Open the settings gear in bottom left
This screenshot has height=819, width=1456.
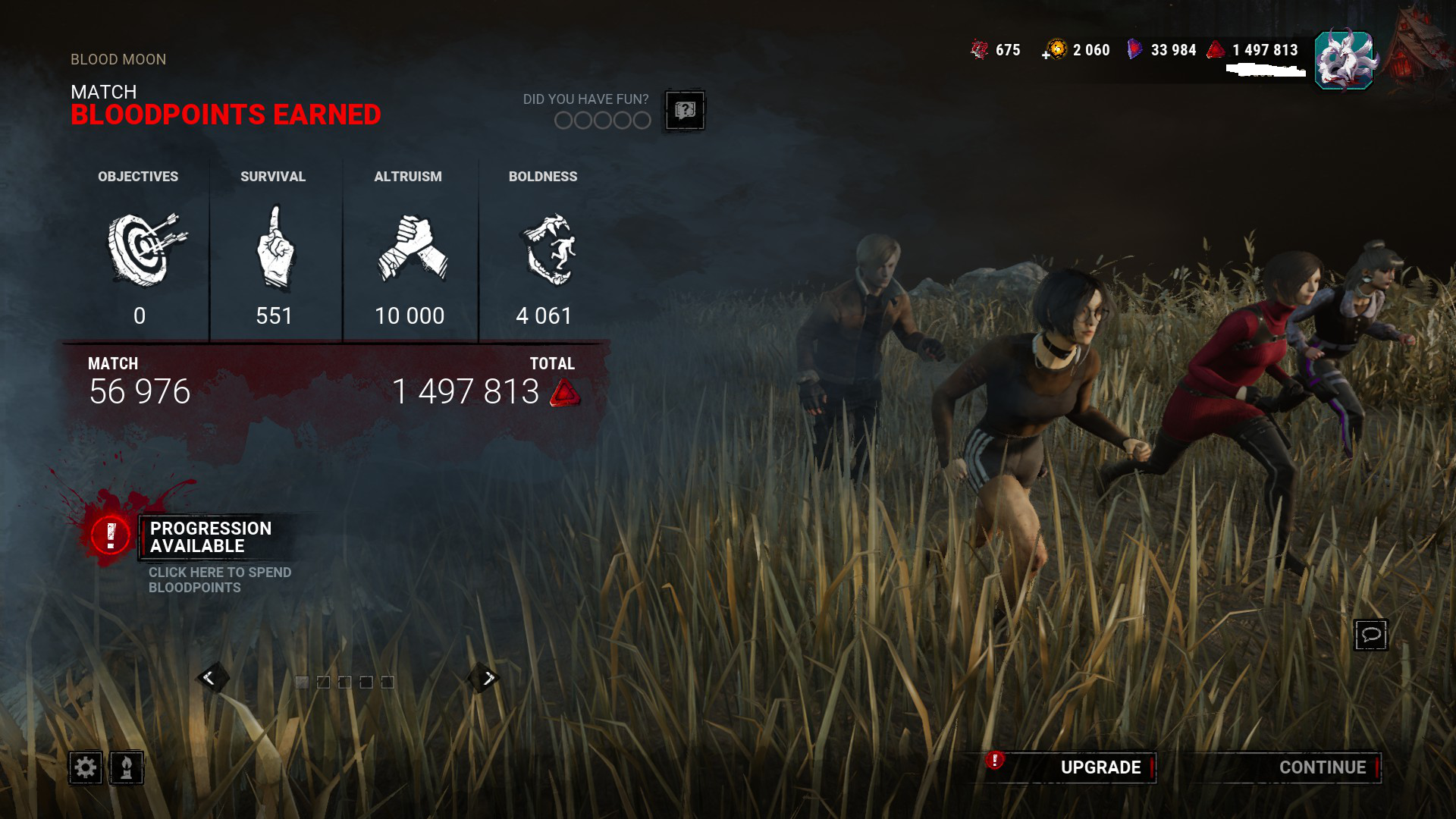click(86, 768)
